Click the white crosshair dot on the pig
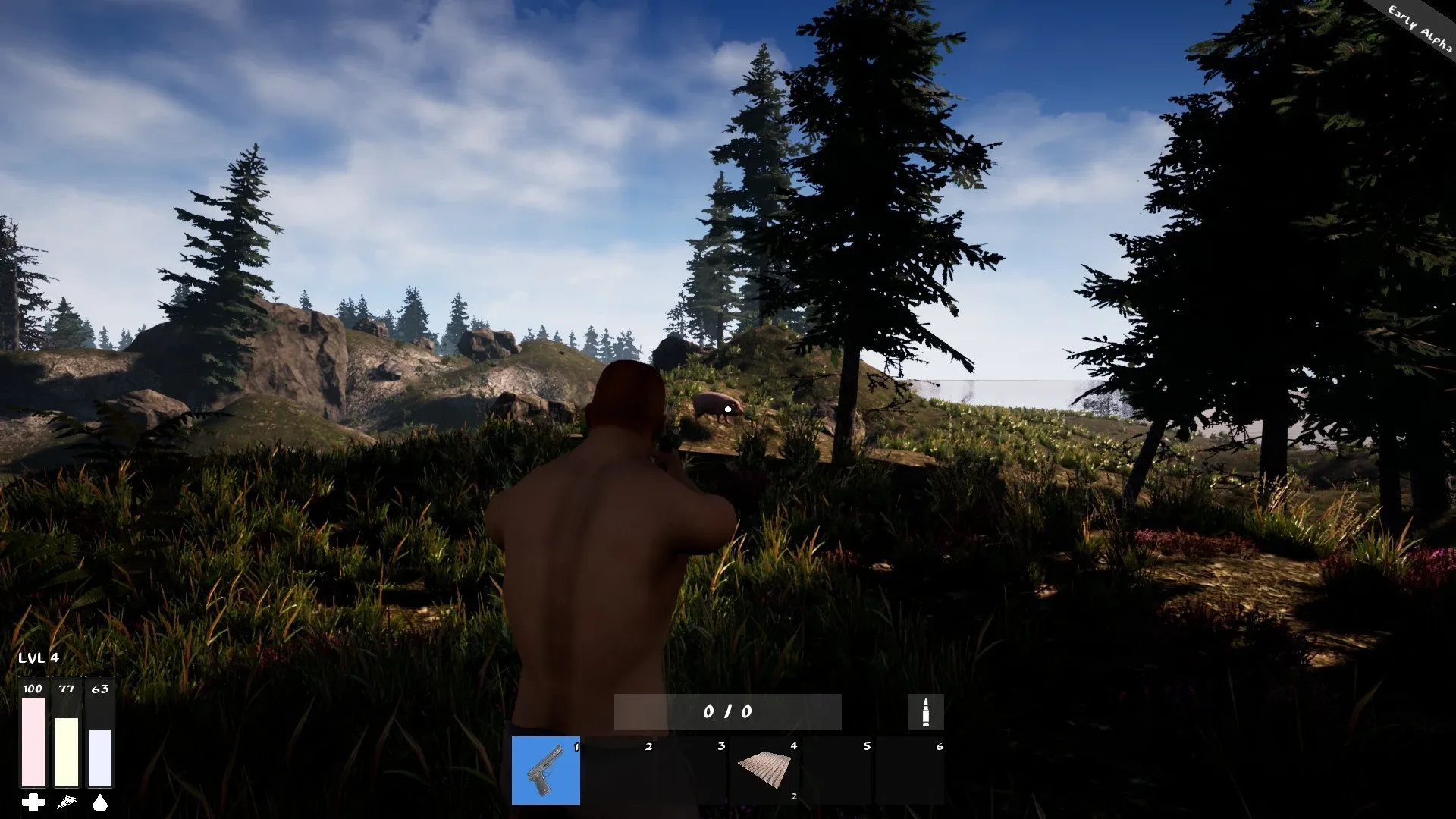The height and width of the screenshot is (819, 1456). (726, 409)
